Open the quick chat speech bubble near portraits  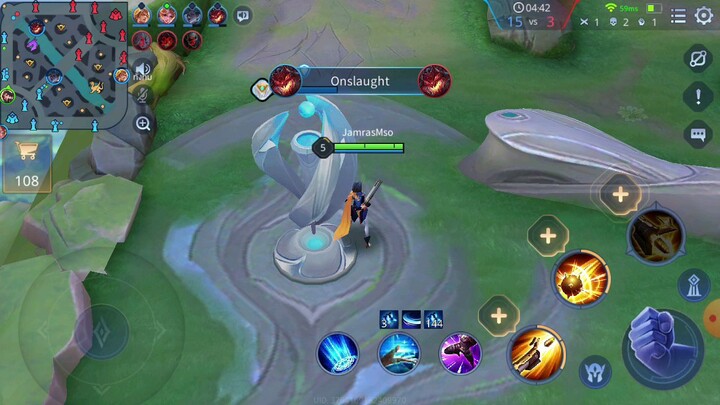[242, 16]
